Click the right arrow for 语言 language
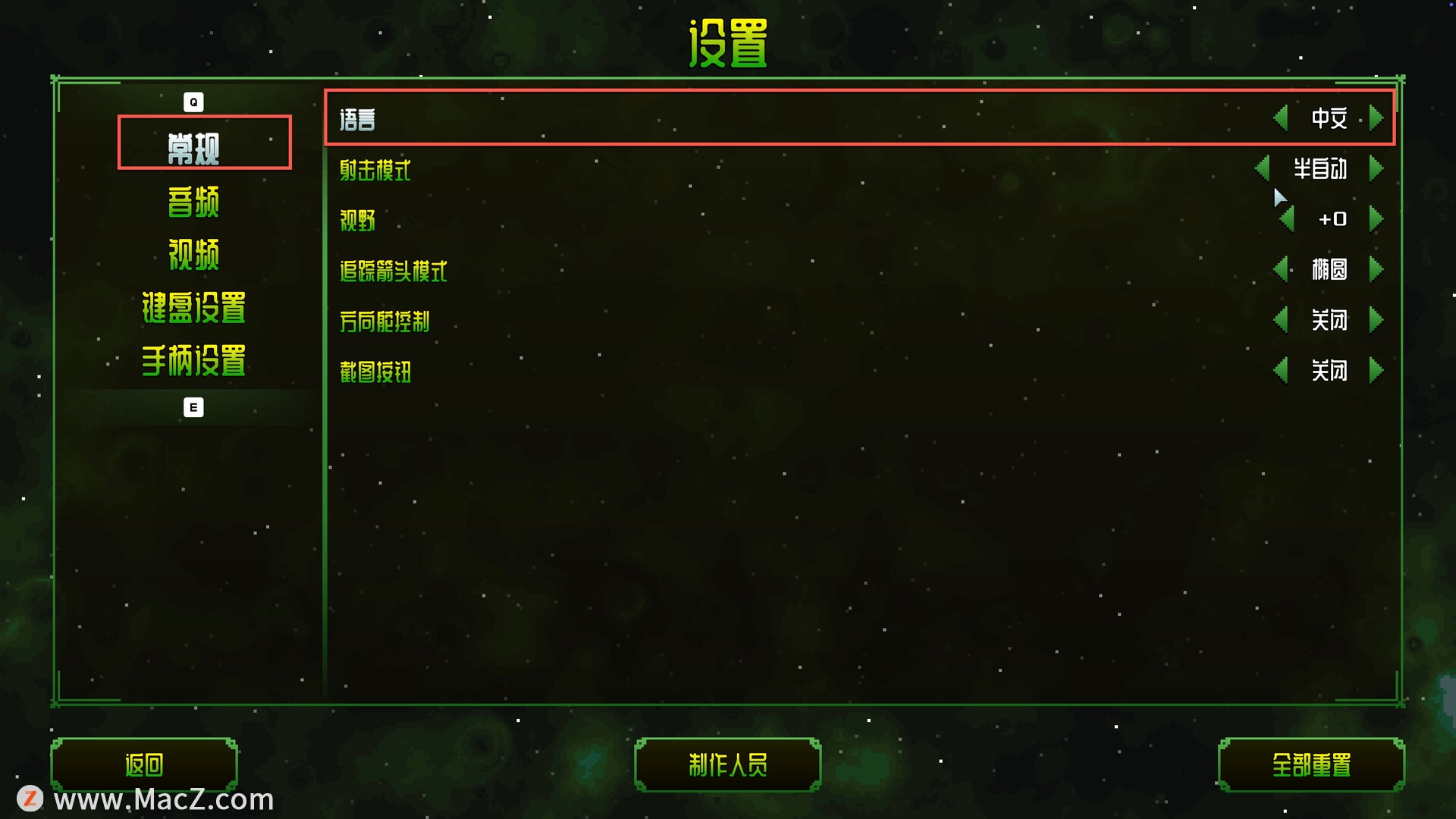Screen dimensions: 1456x819 click(x=1376, y=118)
